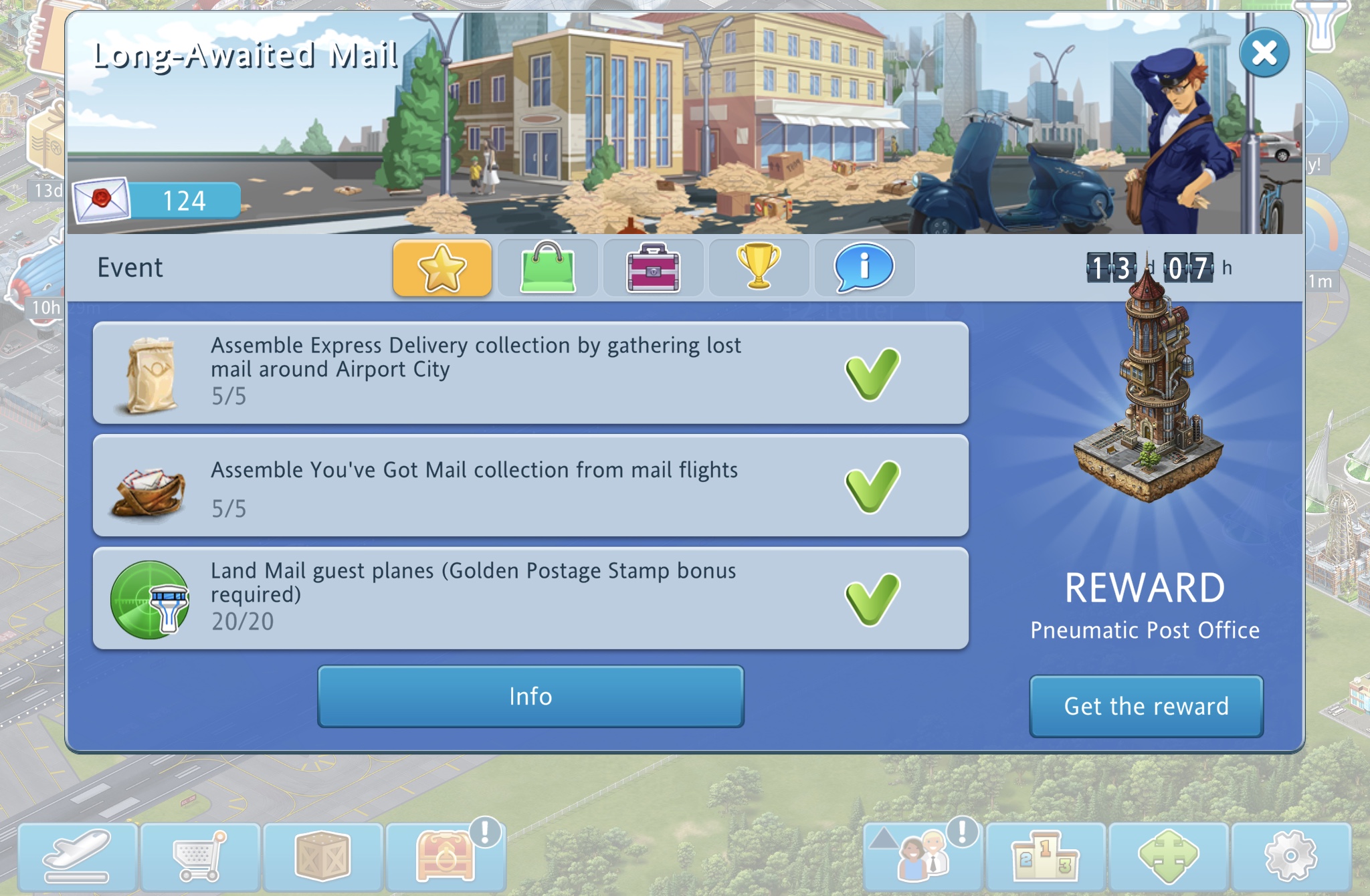Open the purple suitcase tab

(653, 267)
